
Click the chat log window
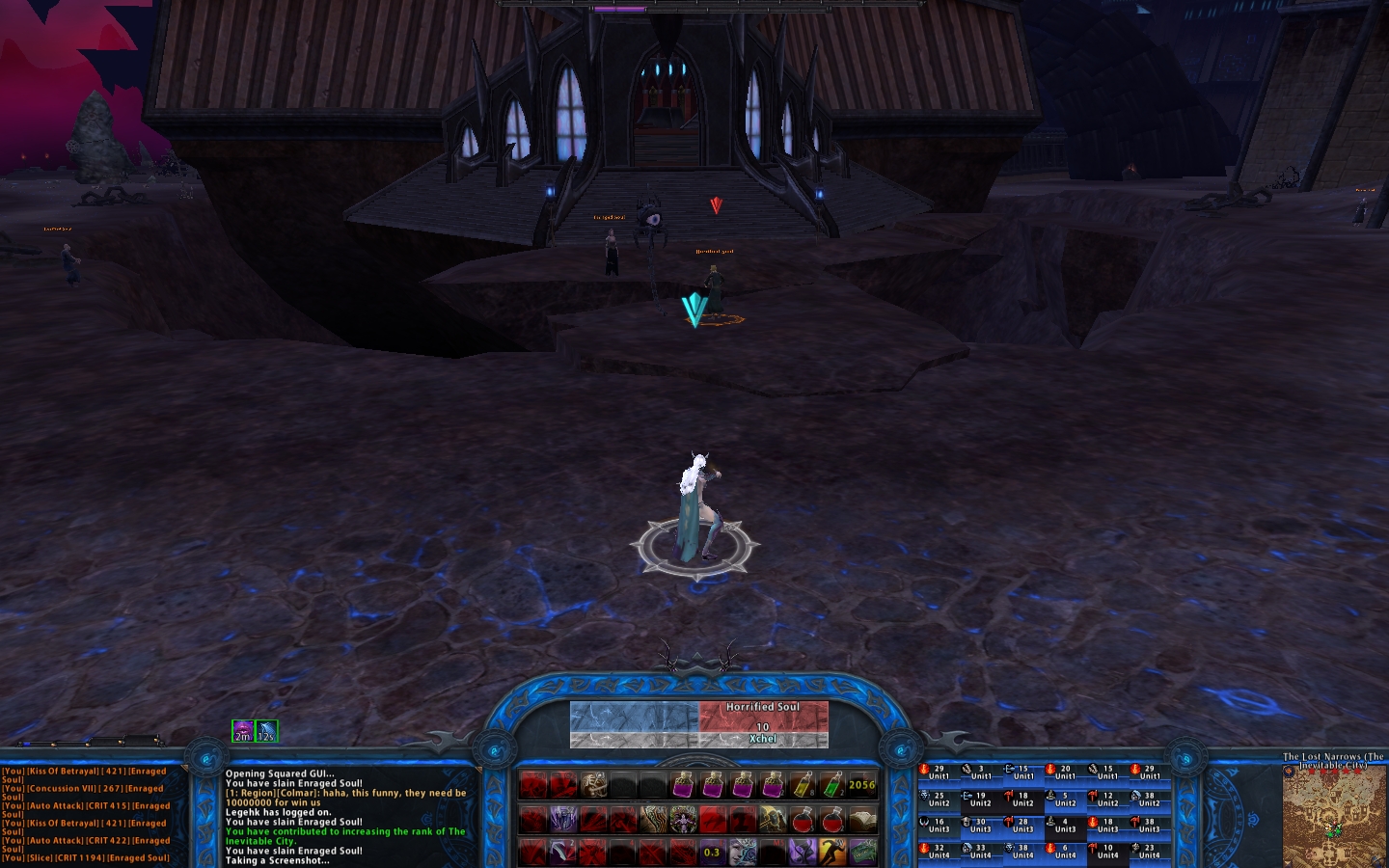coord(347,816)
